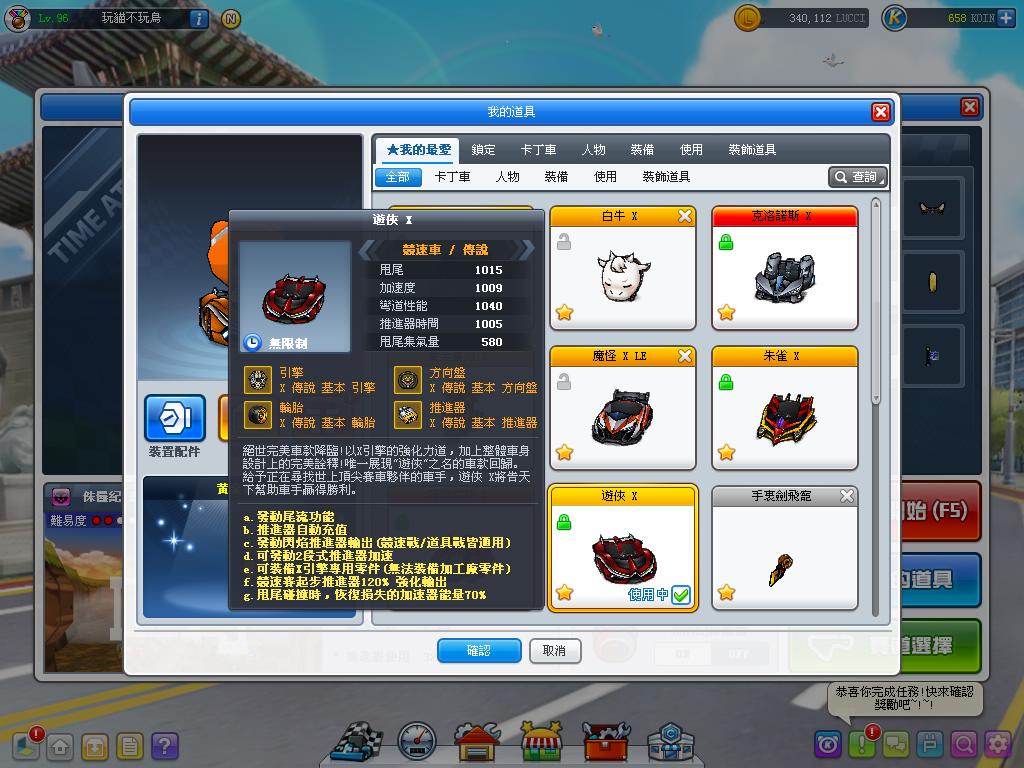The height and width of the screenshot is (768, 1024).
Task: Open the top-row 卡丁車 tab
Action: pos(538,150)
